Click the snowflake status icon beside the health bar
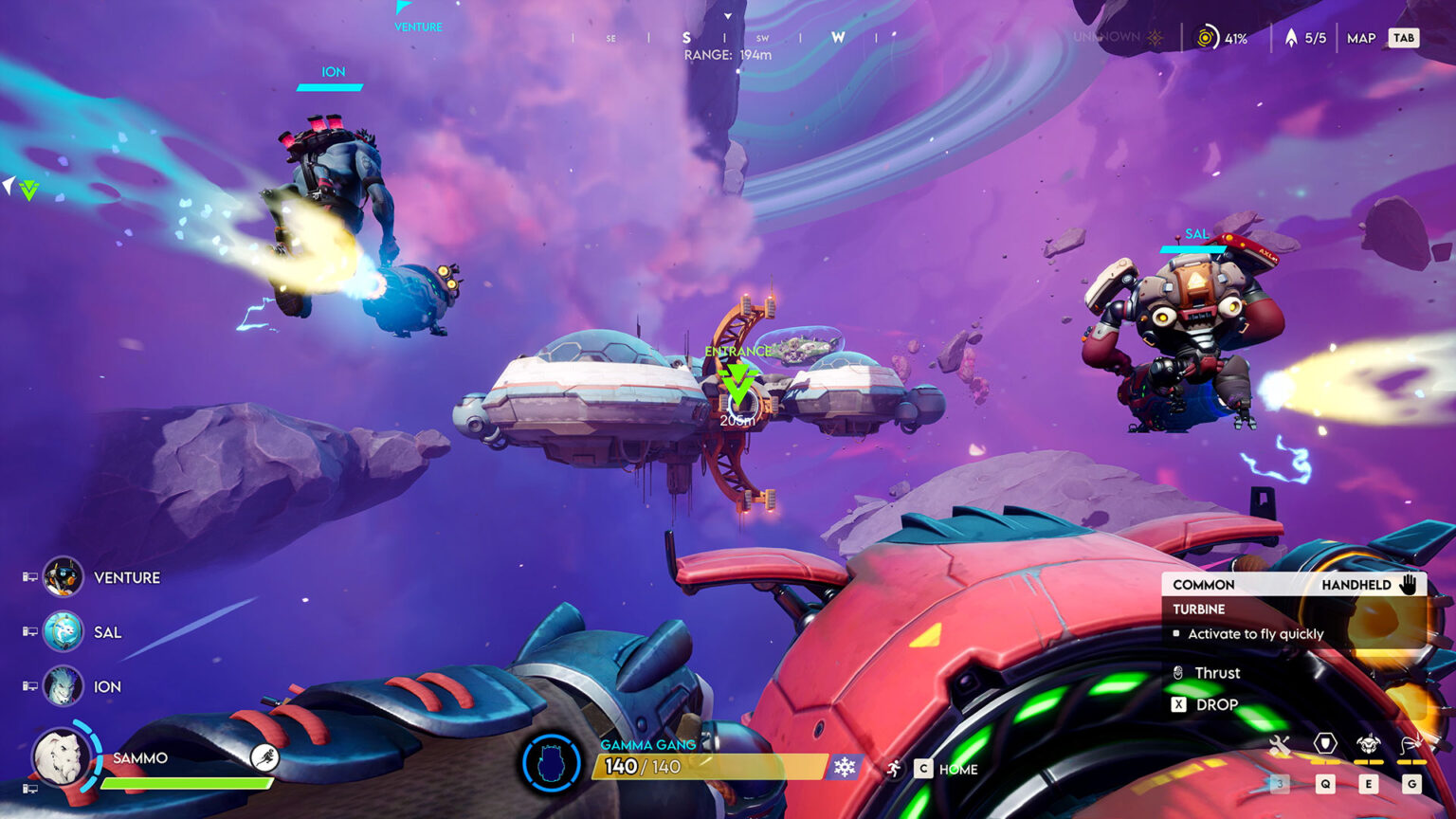 [844, 767]
